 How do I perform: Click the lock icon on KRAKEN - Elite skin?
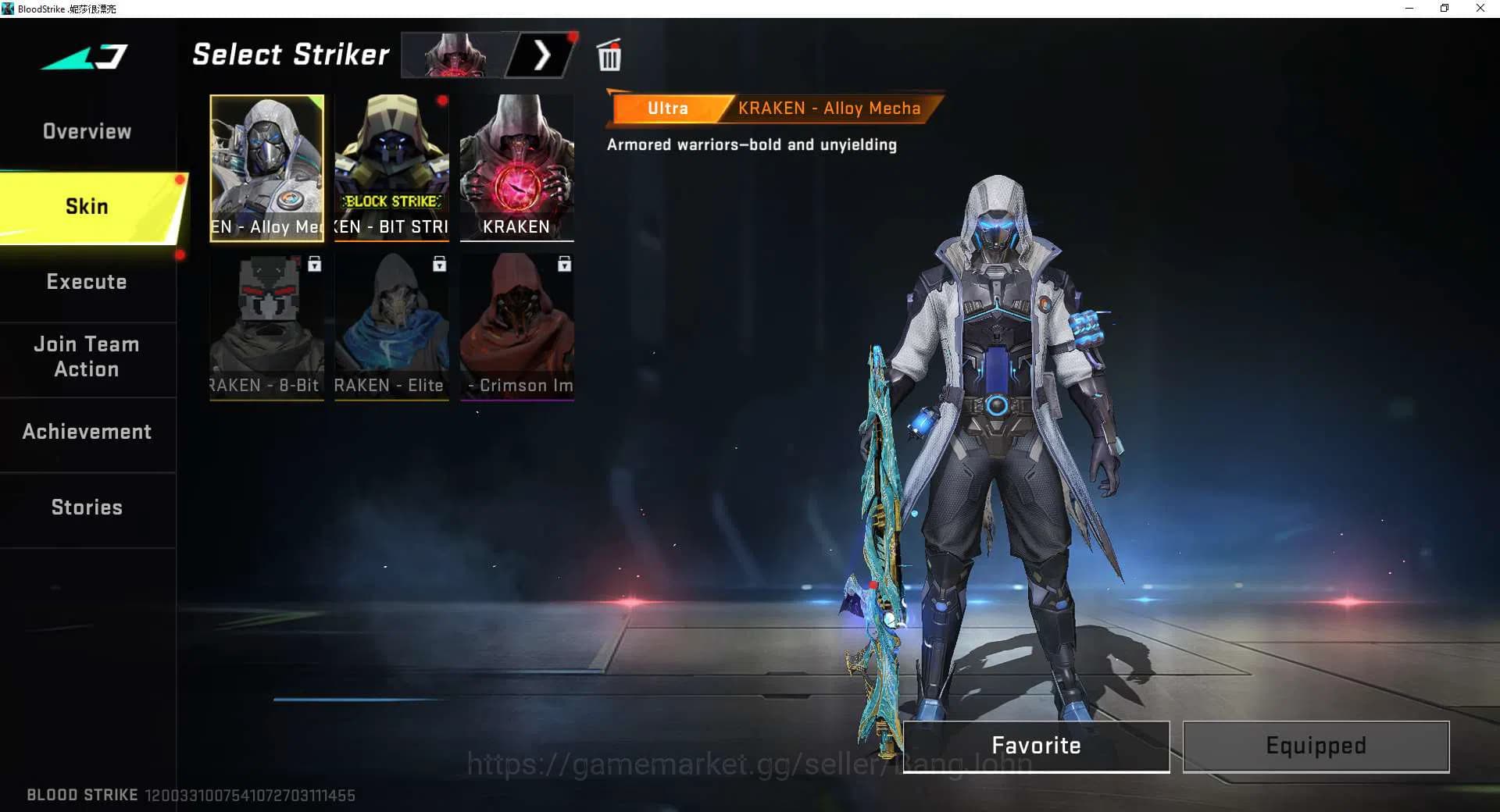(x=439, y=265)
